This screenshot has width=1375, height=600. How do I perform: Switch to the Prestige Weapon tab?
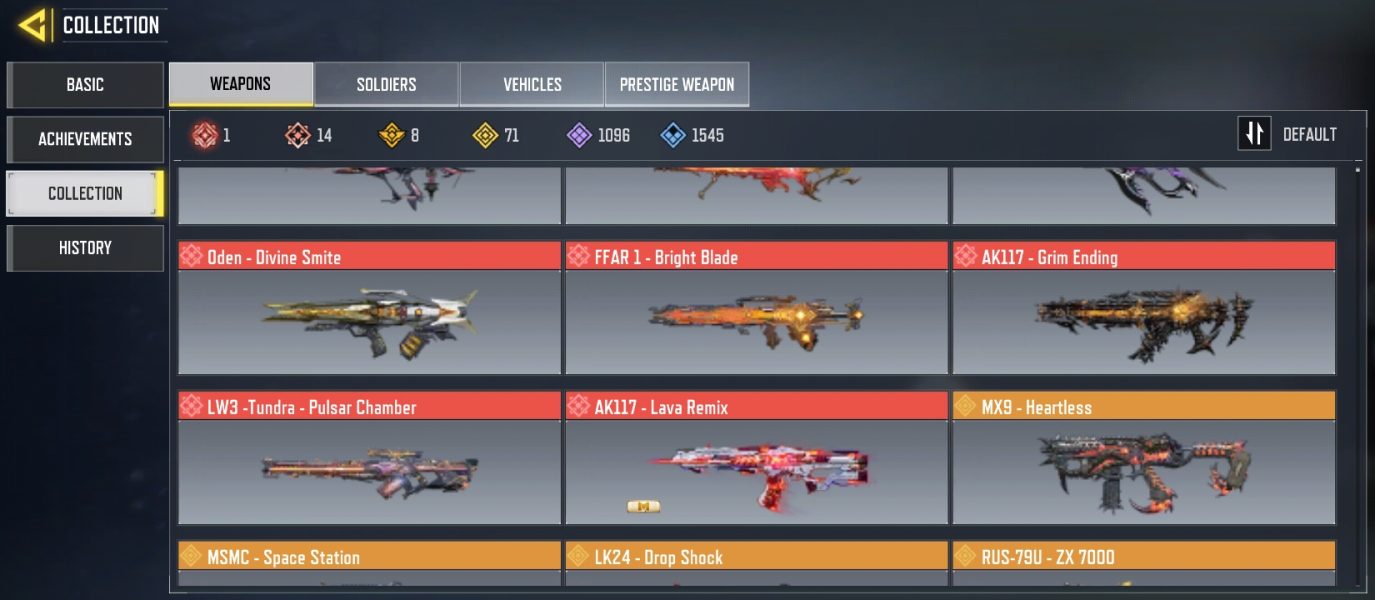point(677,85)
